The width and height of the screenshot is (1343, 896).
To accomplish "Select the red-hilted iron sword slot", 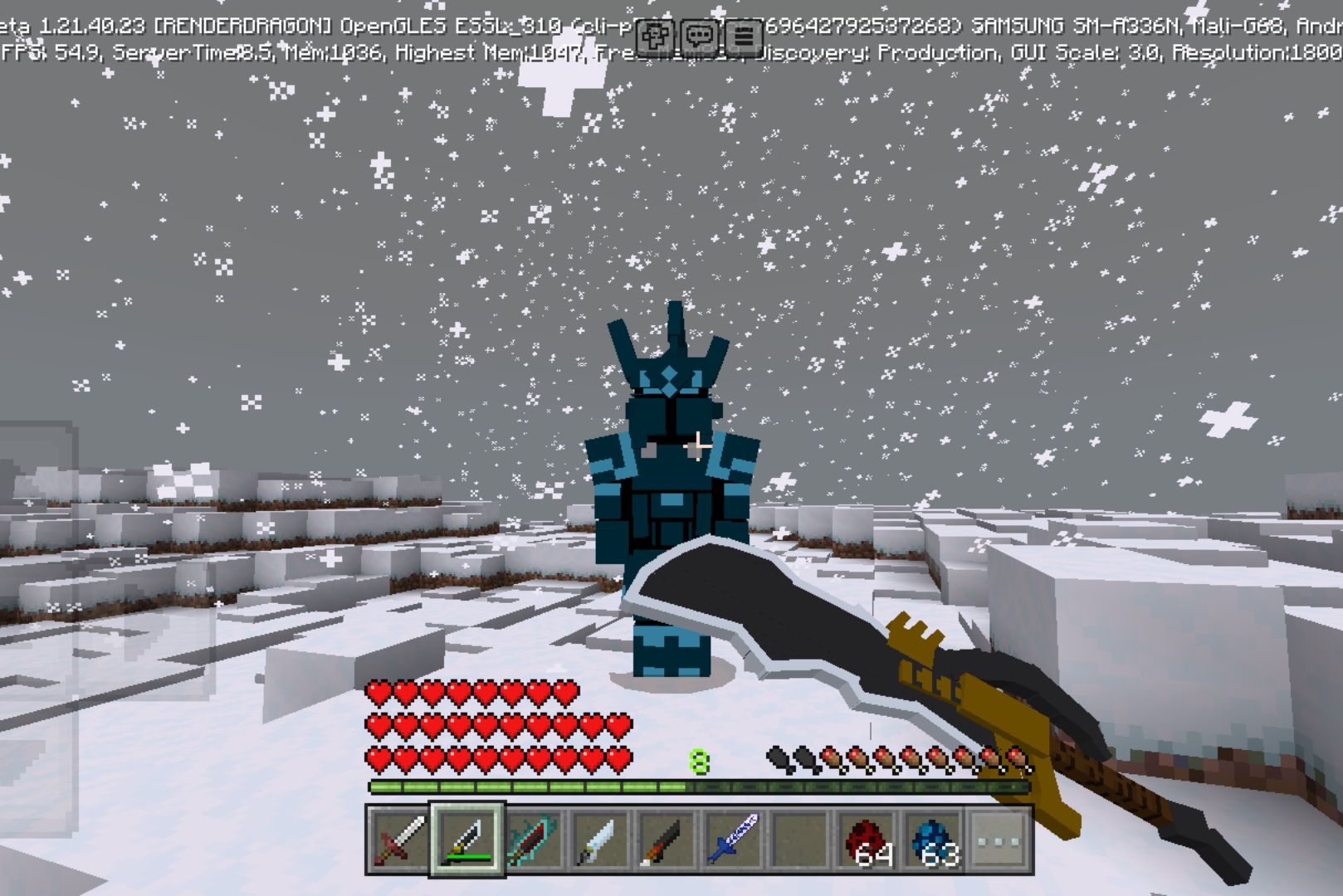I will (x=399, y=839).
